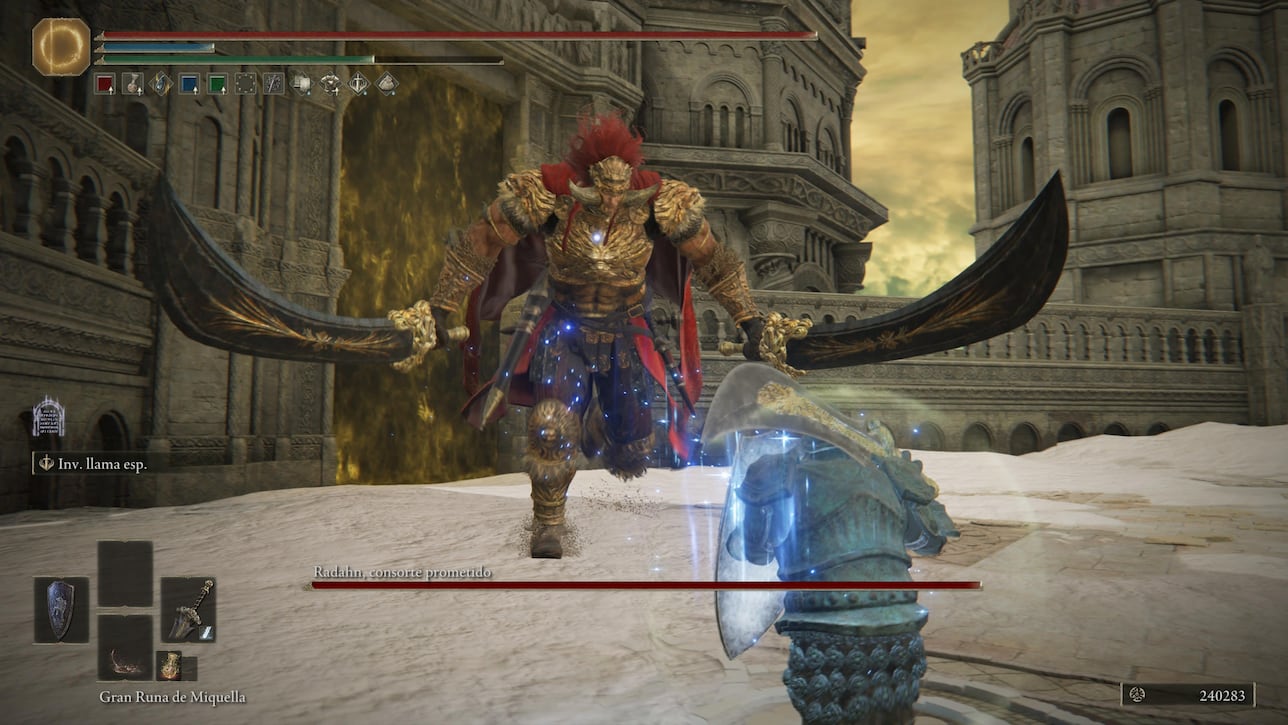
Task: Select the golden talisman pouch item
Action: [x=171, y=666]
